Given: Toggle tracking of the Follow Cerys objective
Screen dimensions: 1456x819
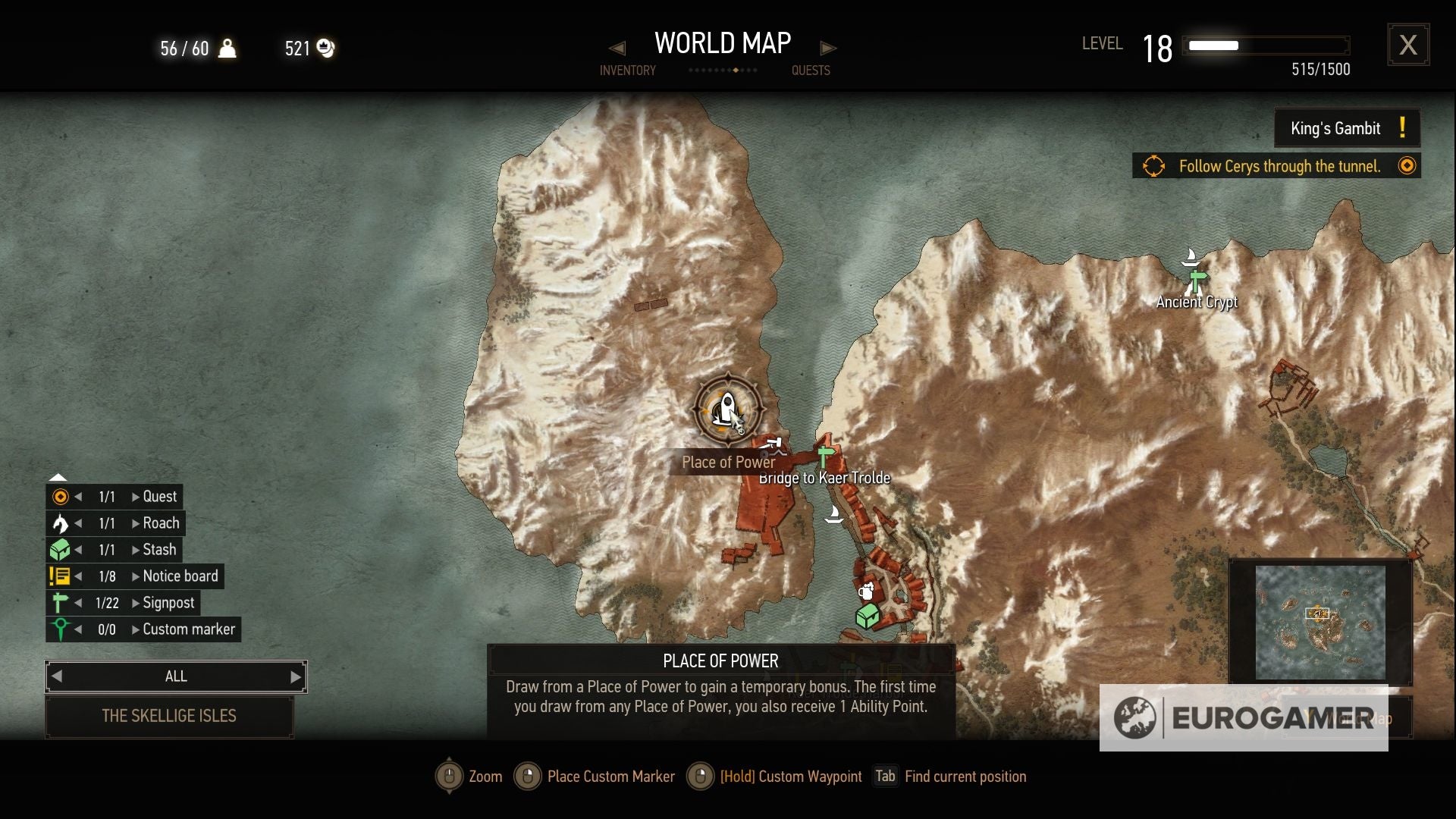Looking at the screenshot, I should (1408, 165).
